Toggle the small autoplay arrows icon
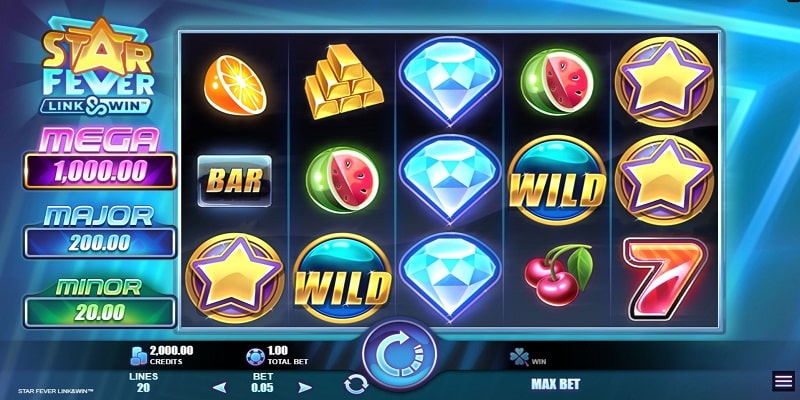 point(356,383)
